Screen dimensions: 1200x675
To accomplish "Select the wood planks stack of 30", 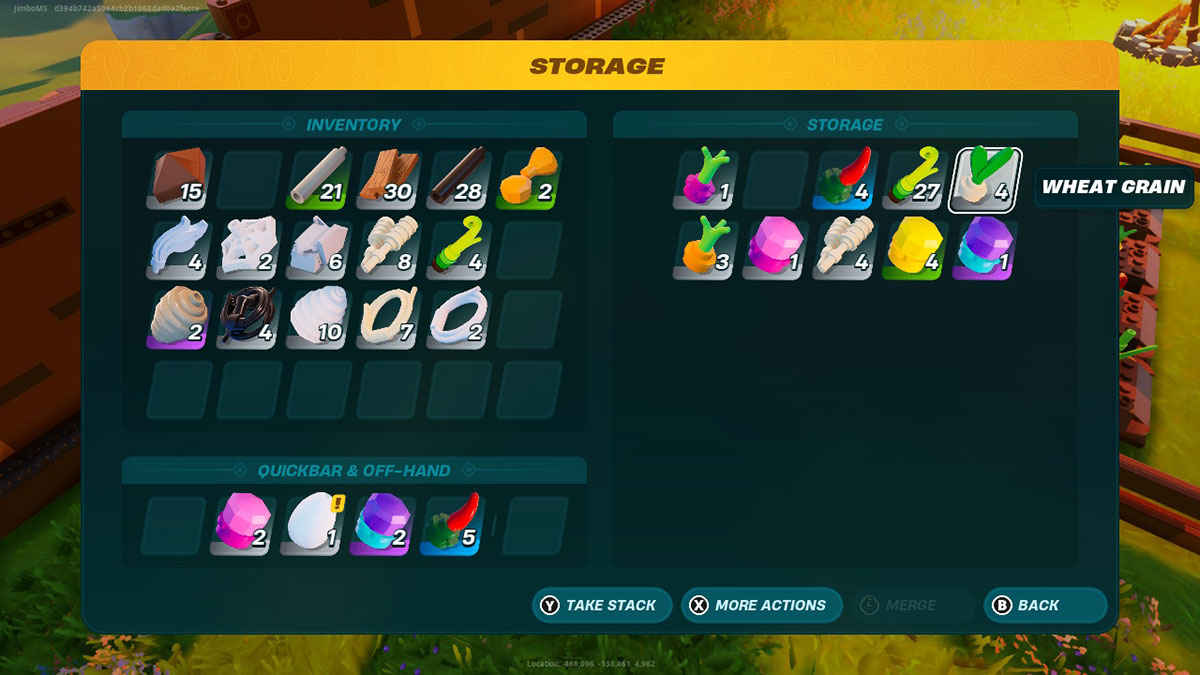I will click(390, 180).
